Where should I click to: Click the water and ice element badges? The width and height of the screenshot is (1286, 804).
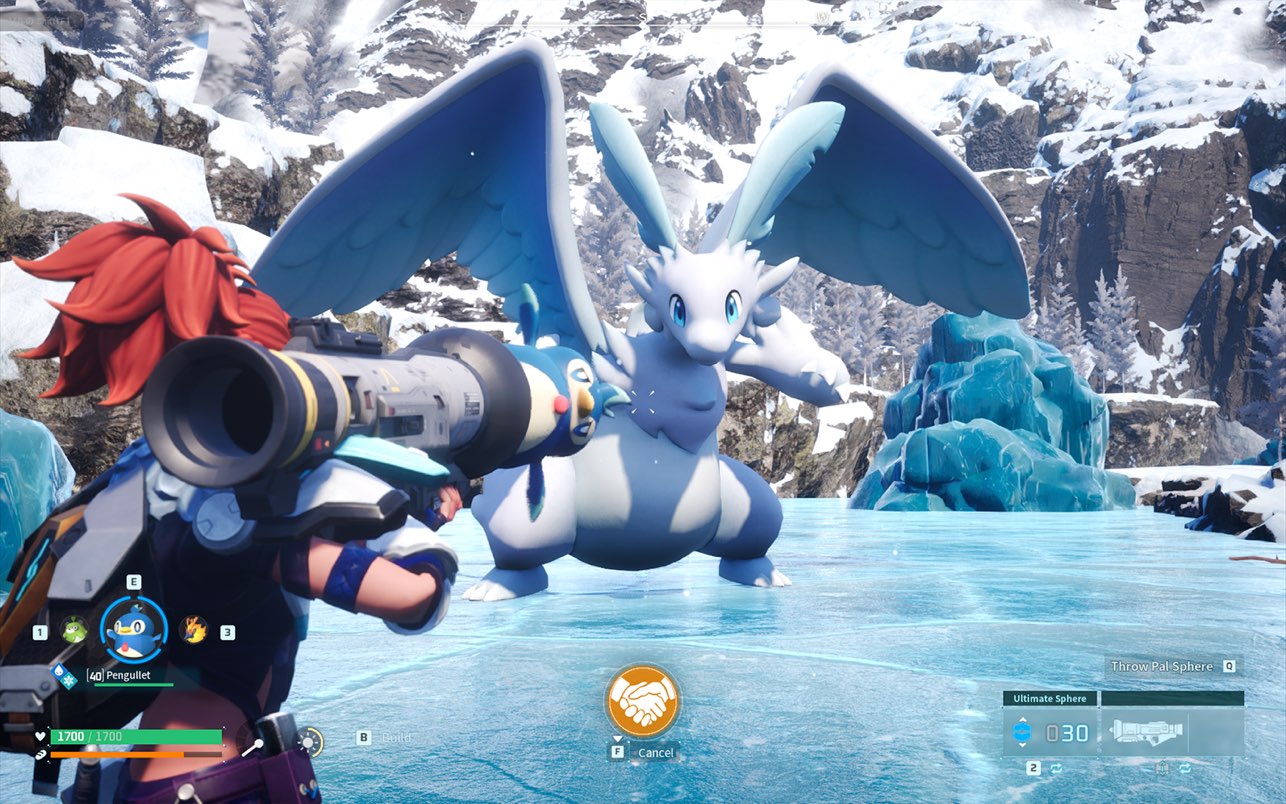pyautogui.click(x=64, y=677)
